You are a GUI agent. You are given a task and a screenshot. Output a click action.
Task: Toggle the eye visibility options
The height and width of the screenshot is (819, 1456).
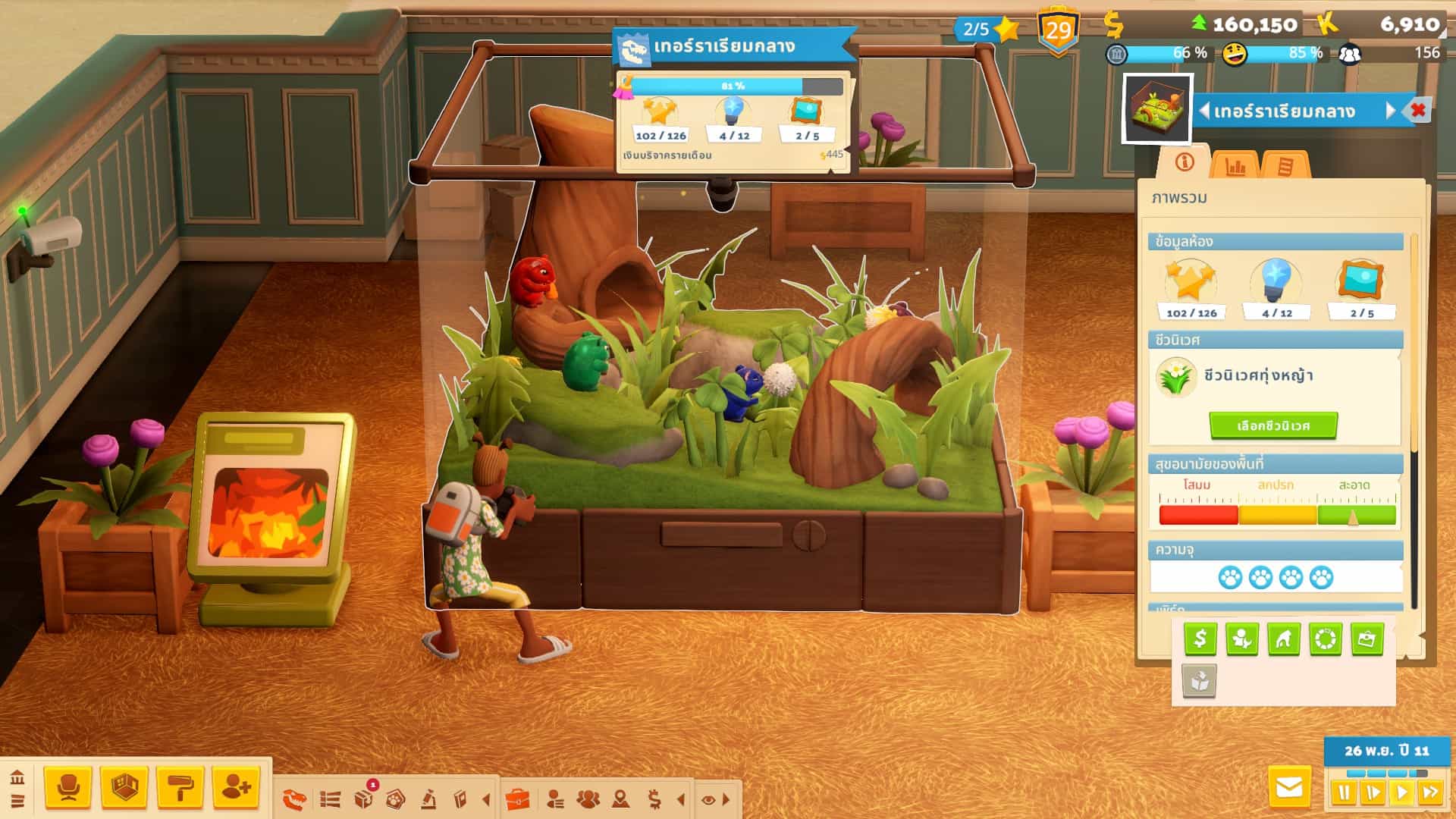(708, 799)
